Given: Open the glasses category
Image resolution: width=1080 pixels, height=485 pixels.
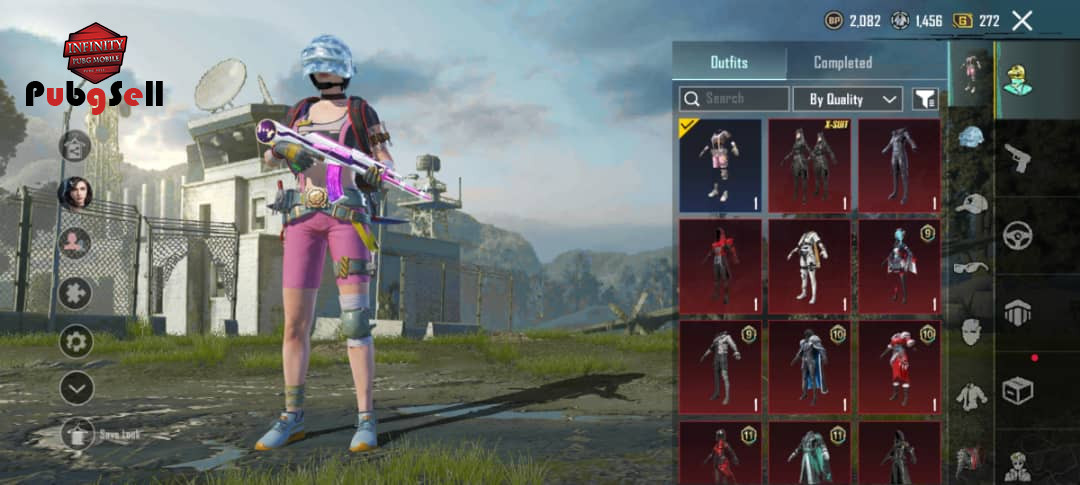Looking at the screenshot, I should 971,267.
